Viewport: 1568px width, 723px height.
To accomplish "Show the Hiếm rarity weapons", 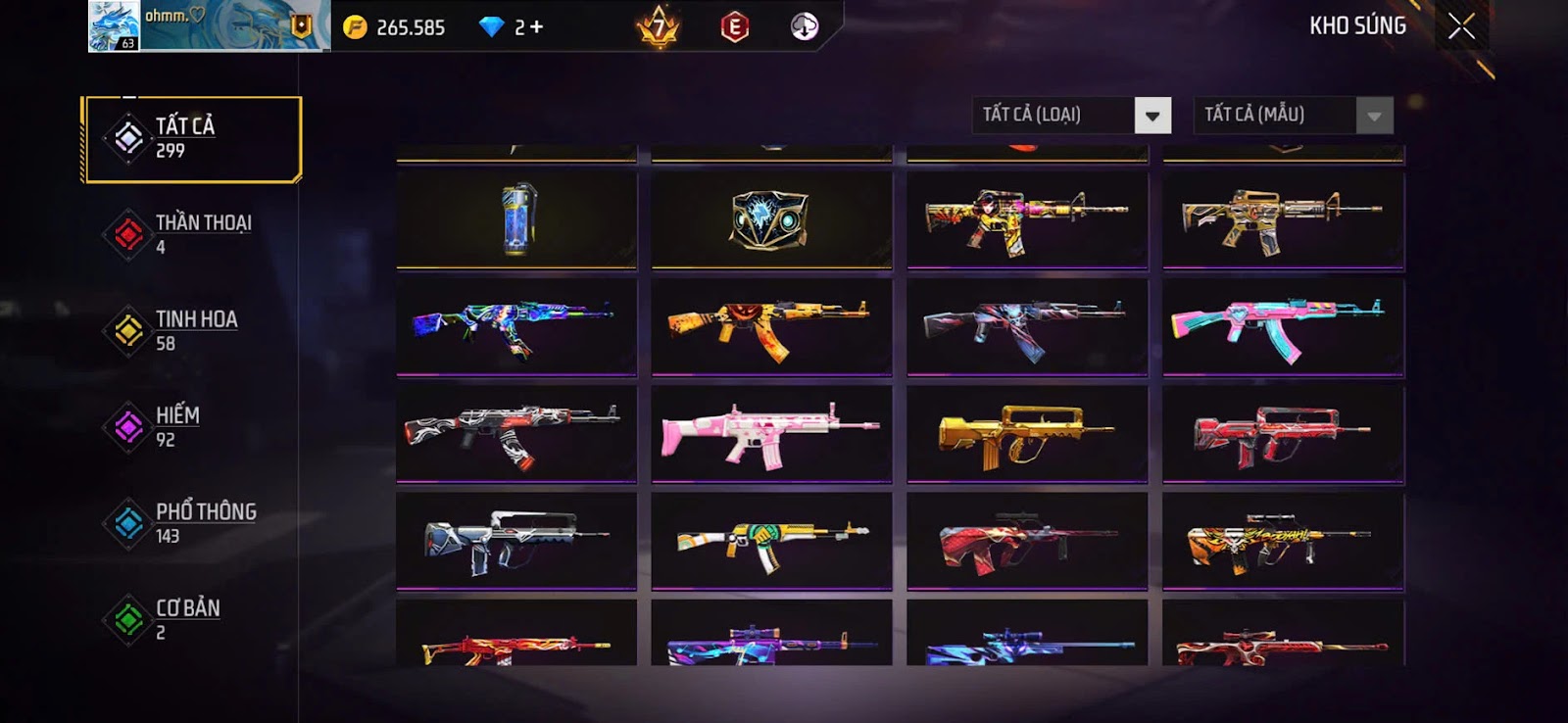I will (x=192, y=426).
